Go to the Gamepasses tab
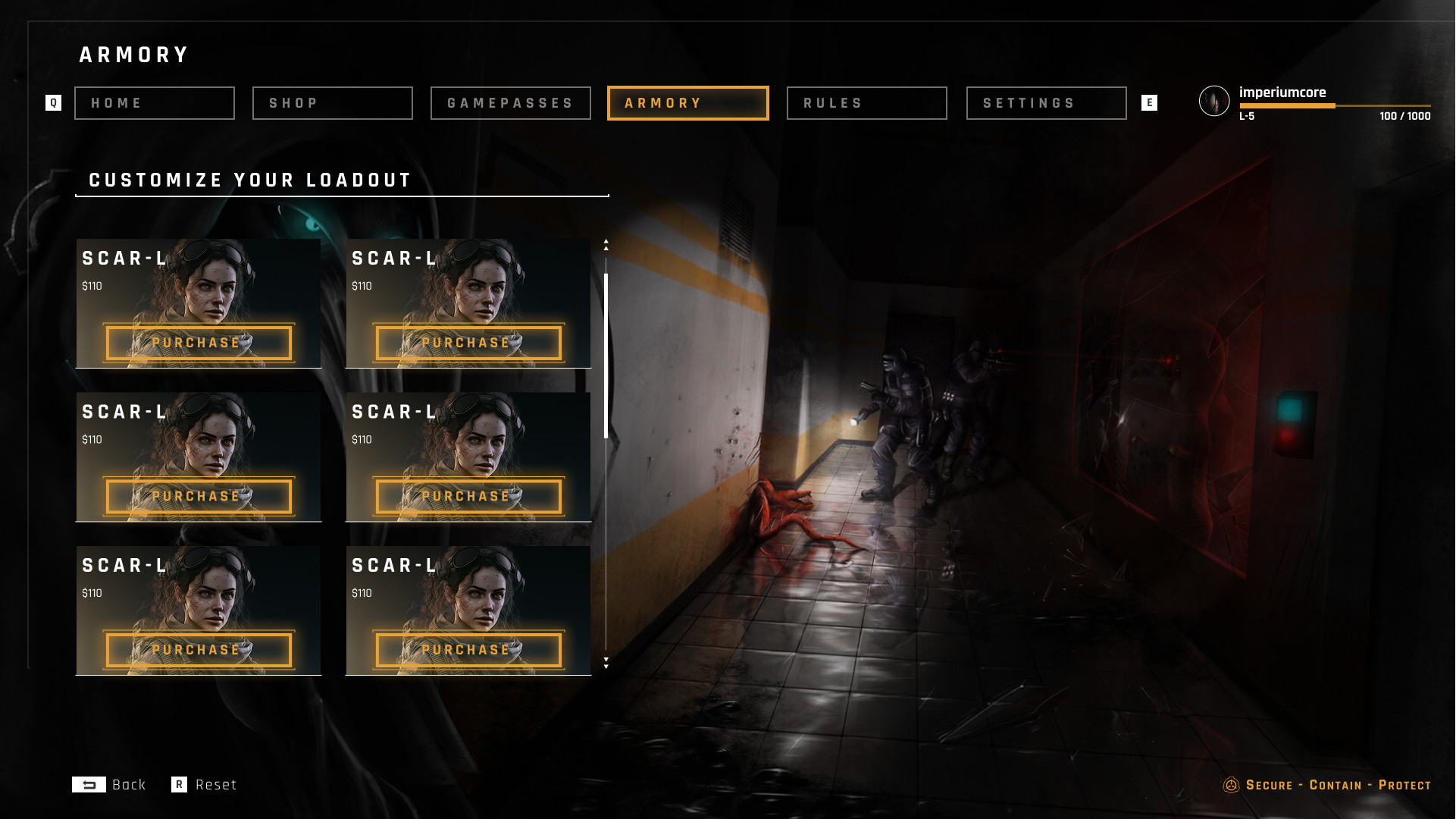The height and width of the screenshot is (819, 1456). [x=510, y=103]
